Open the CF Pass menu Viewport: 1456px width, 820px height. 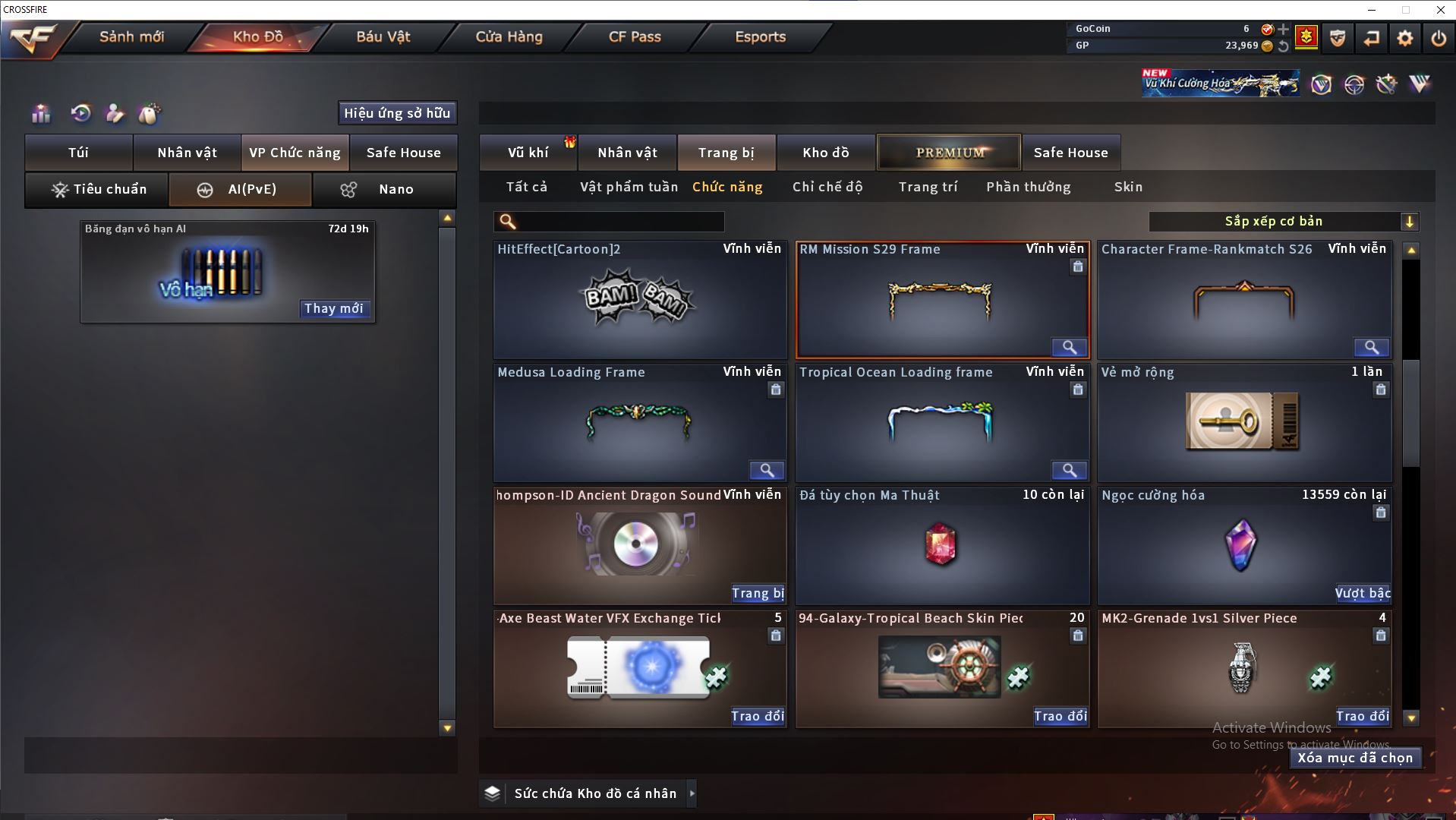point(635,36)
